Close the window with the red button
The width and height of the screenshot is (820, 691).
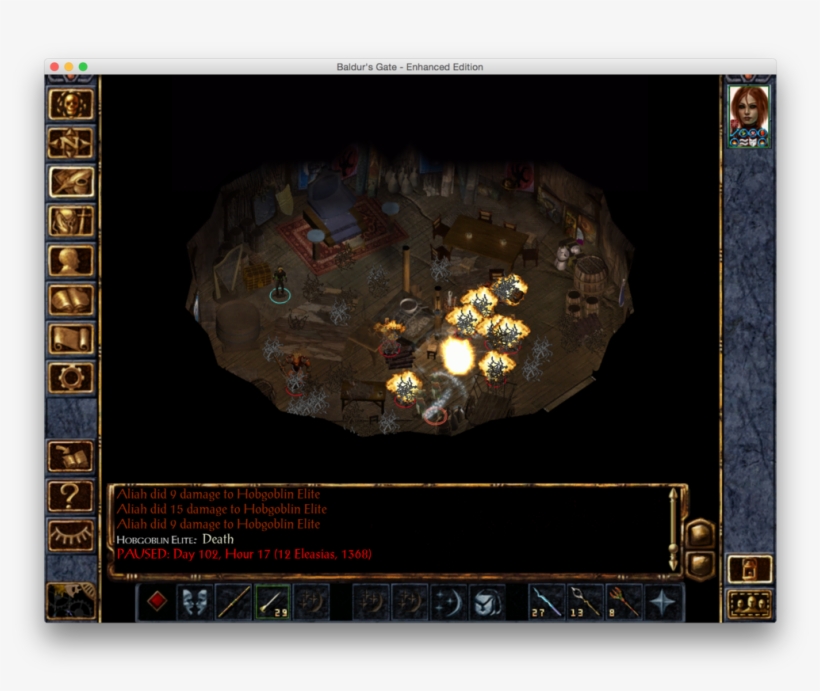(x=55, y=67)
